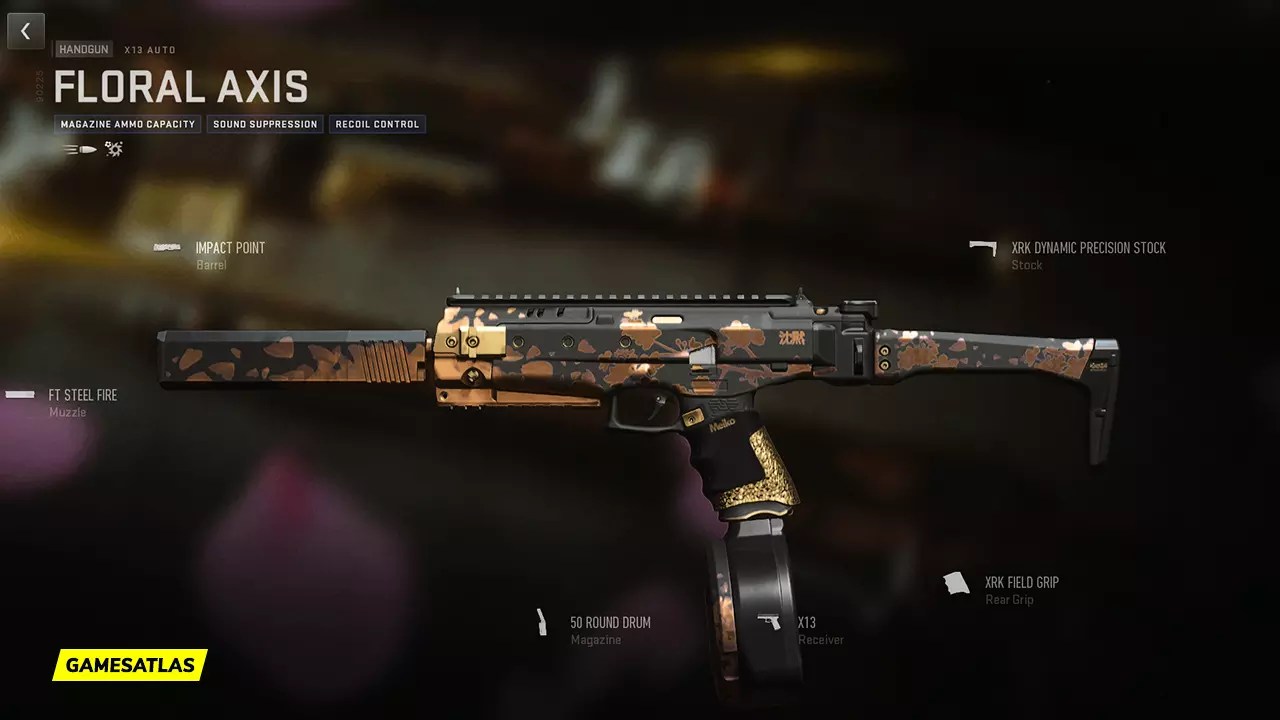
Task: Click the FT Steel Fire muzzle icon
Action: tap(18, 395)
